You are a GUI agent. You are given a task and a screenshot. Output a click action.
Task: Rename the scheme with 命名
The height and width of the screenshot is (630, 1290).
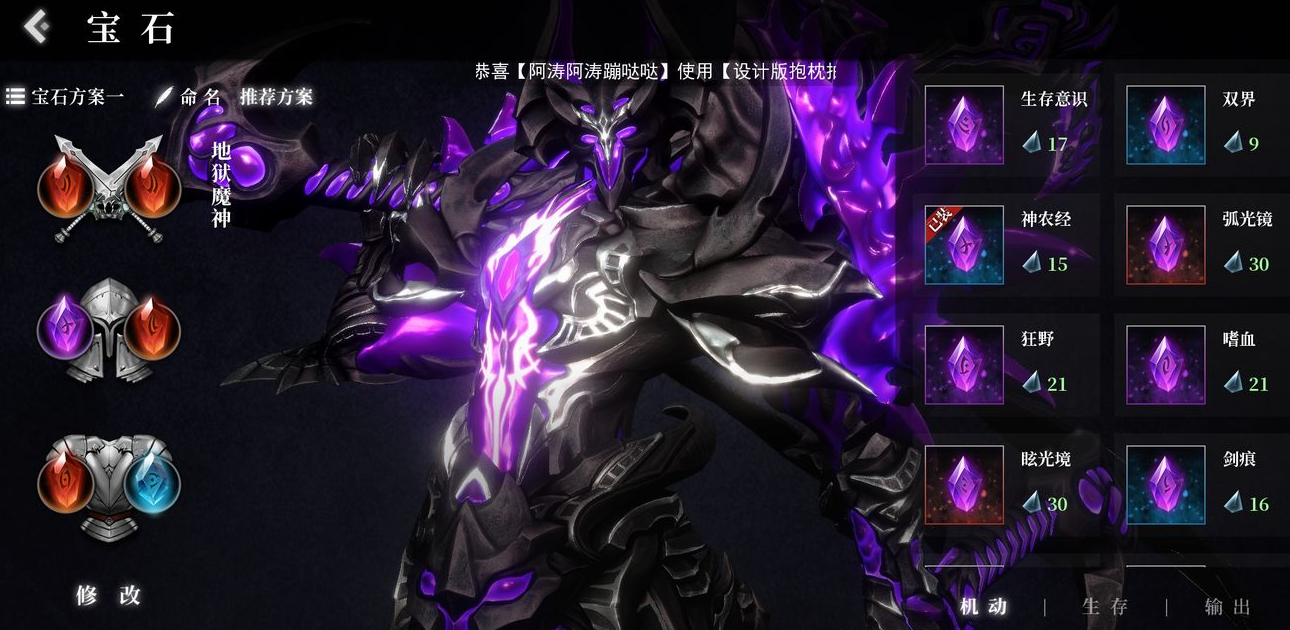pos(190,97)
